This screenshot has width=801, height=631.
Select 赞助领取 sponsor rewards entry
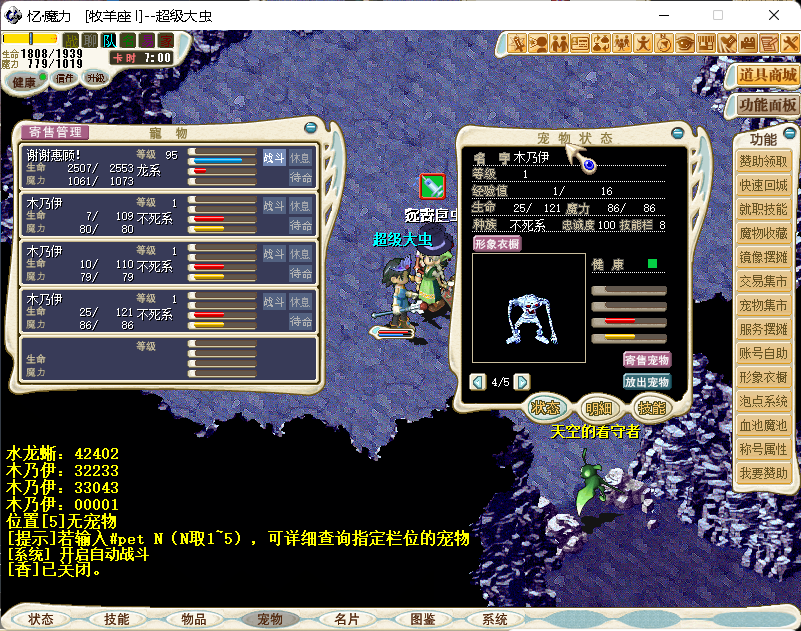(764, 162)
